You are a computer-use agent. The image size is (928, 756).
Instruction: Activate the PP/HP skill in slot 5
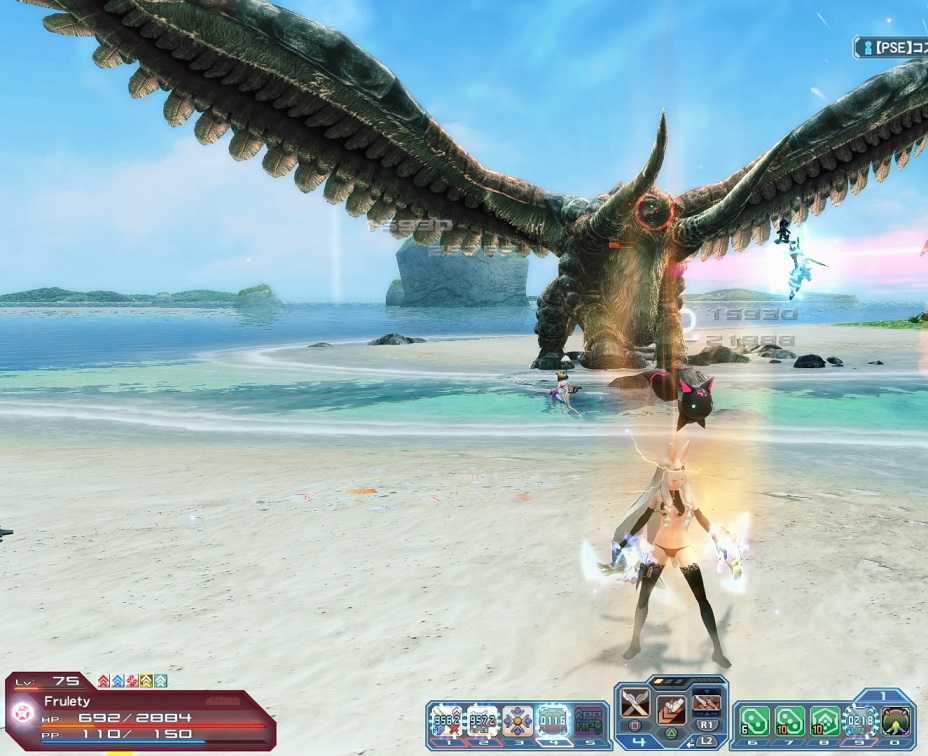tap(589, 720)
